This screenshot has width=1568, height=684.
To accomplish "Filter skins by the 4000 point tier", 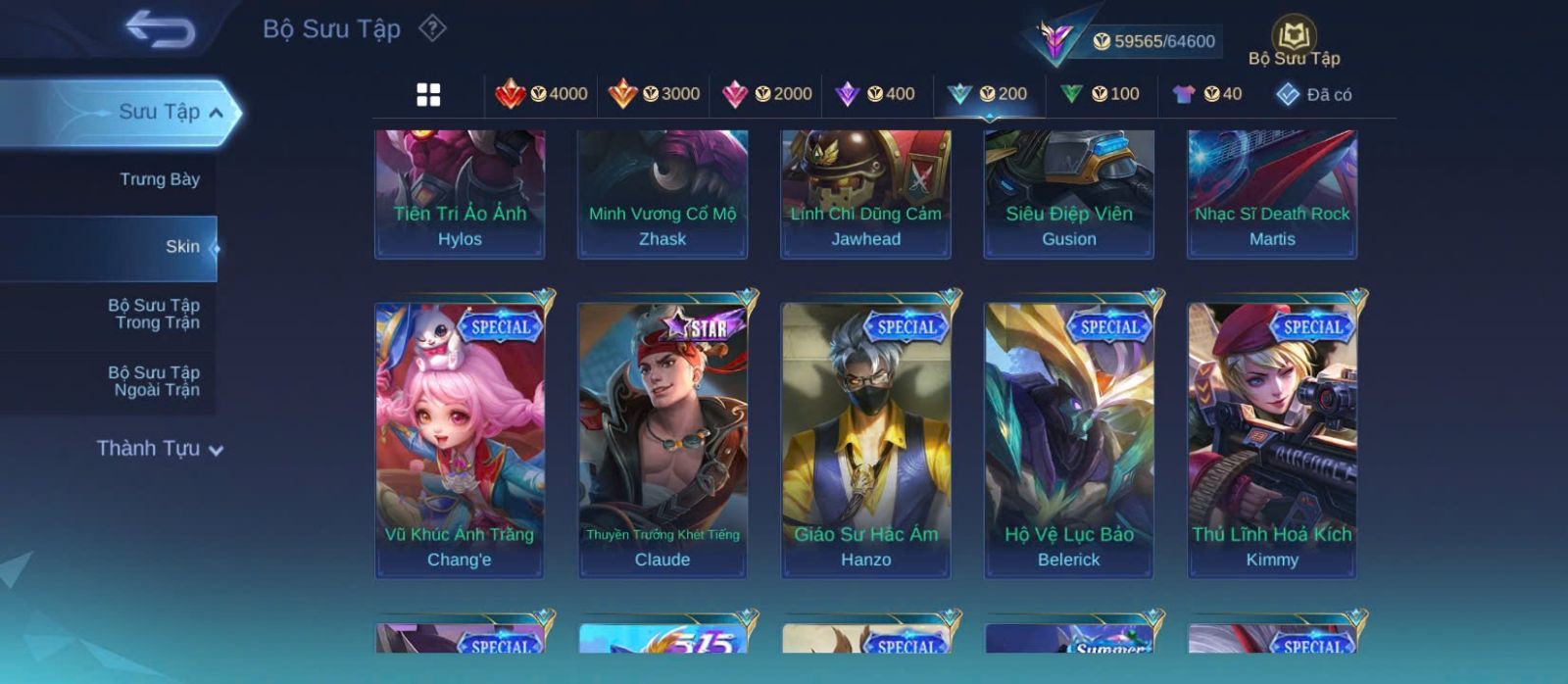I will (x=542, y=94).
